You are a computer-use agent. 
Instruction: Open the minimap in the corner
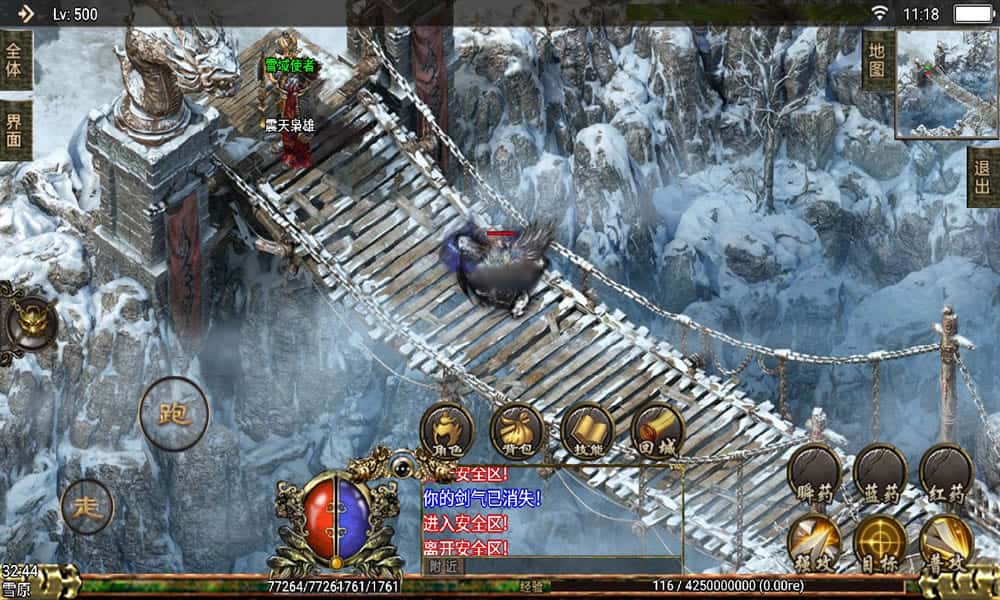[x=946, y=83]
